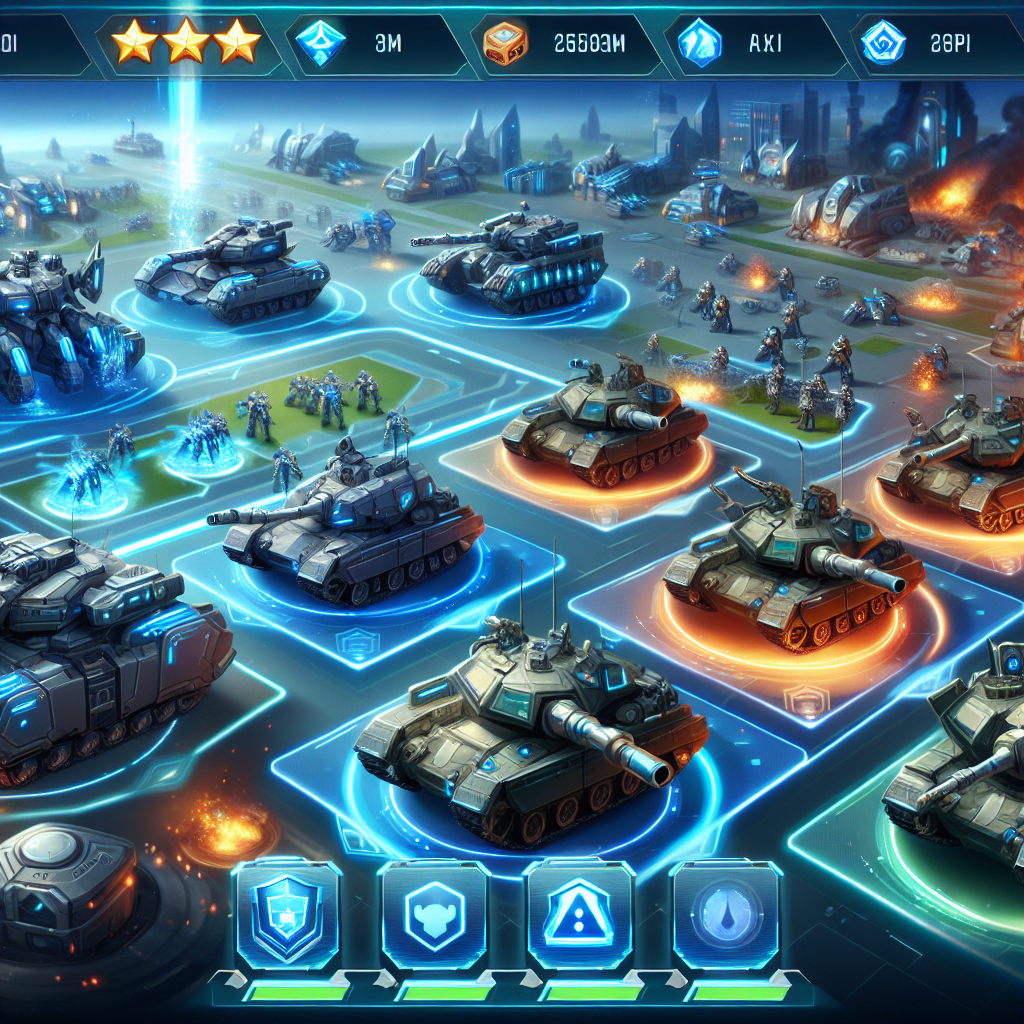Select the hexagon beast-head ability

coord(433,913)
